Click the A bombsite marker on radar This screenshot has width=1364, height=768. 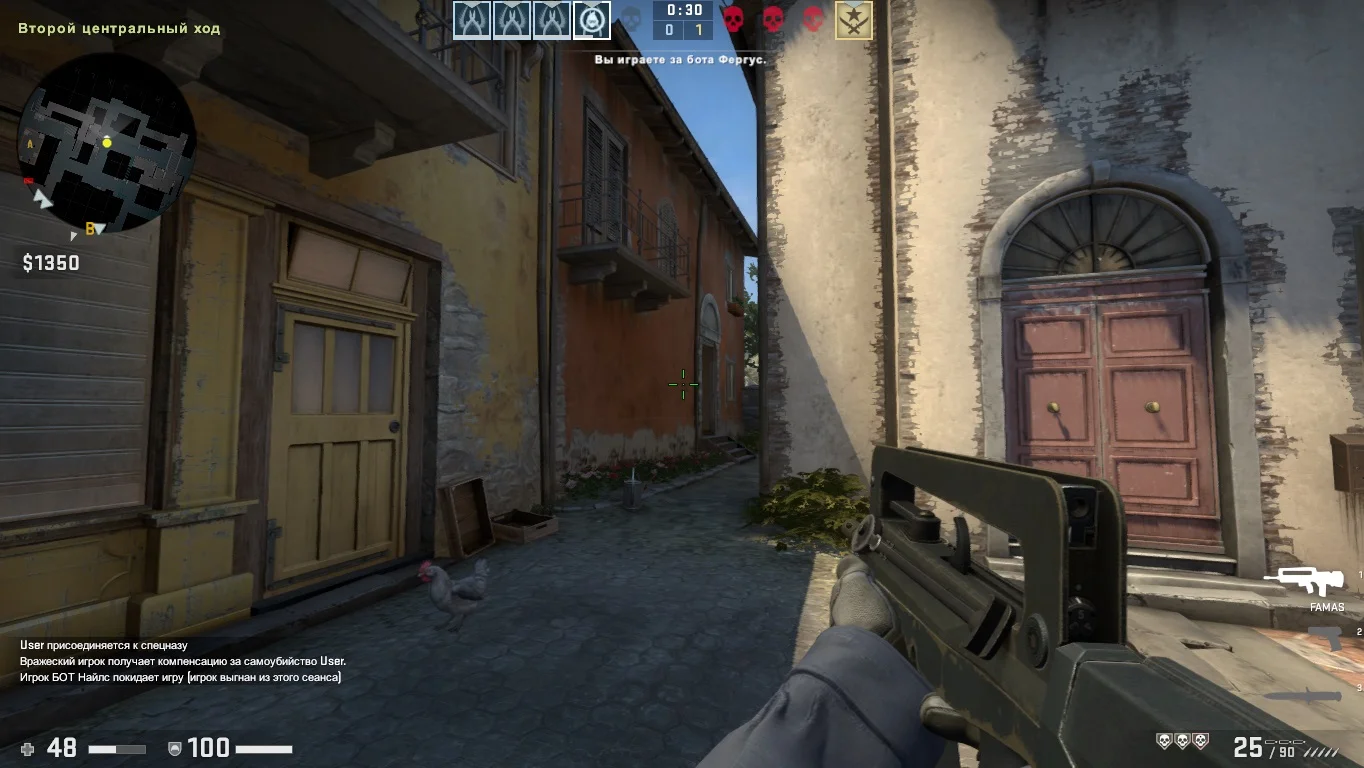pos(30,144)
